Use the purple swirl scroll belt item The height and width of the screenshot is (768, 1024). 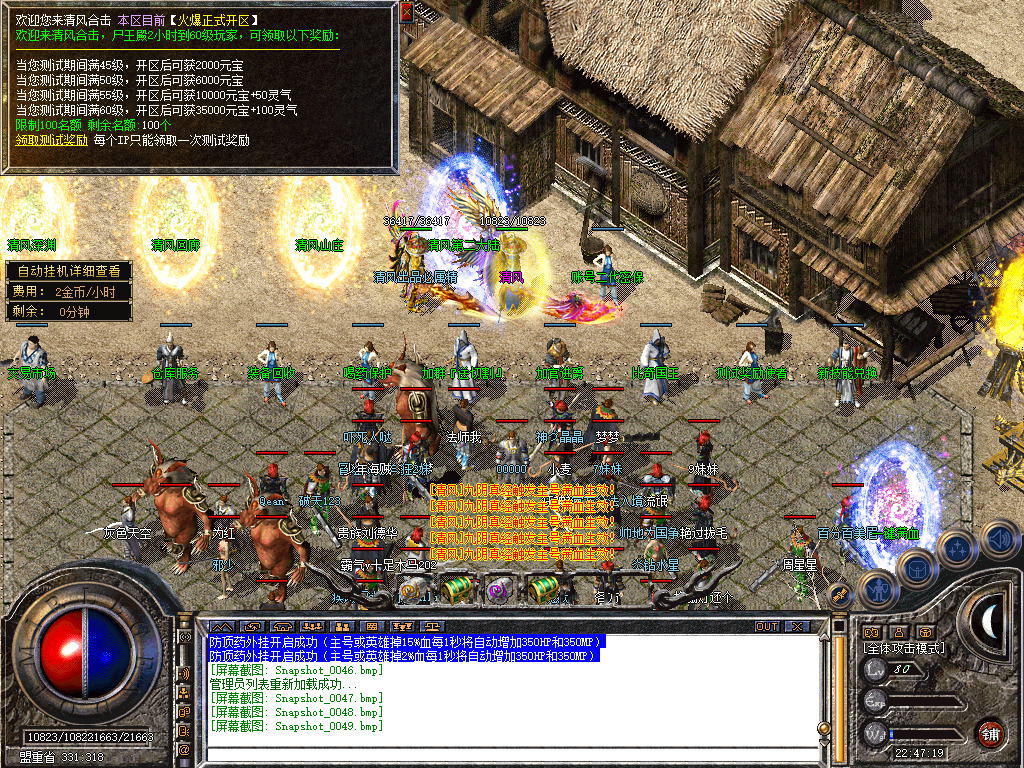(x=497, y=590)
